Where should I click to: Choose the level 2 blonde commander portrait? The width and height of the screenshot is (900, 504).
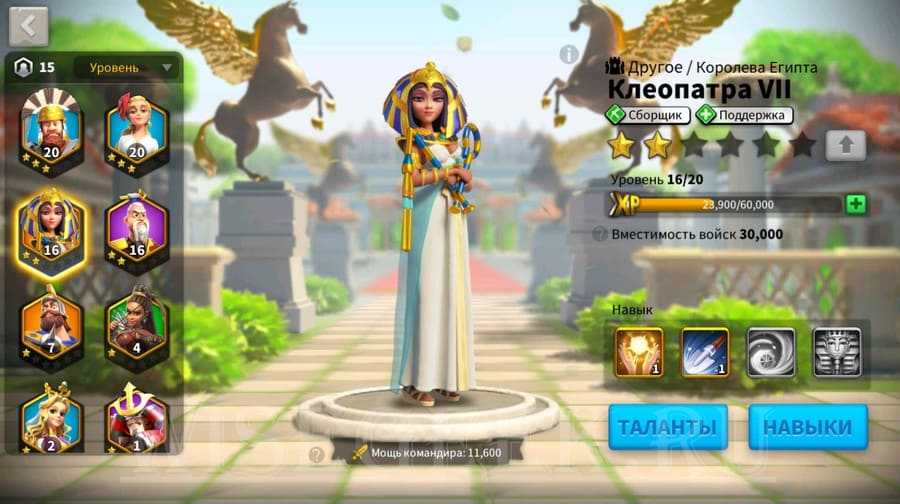tap(51, 417)
